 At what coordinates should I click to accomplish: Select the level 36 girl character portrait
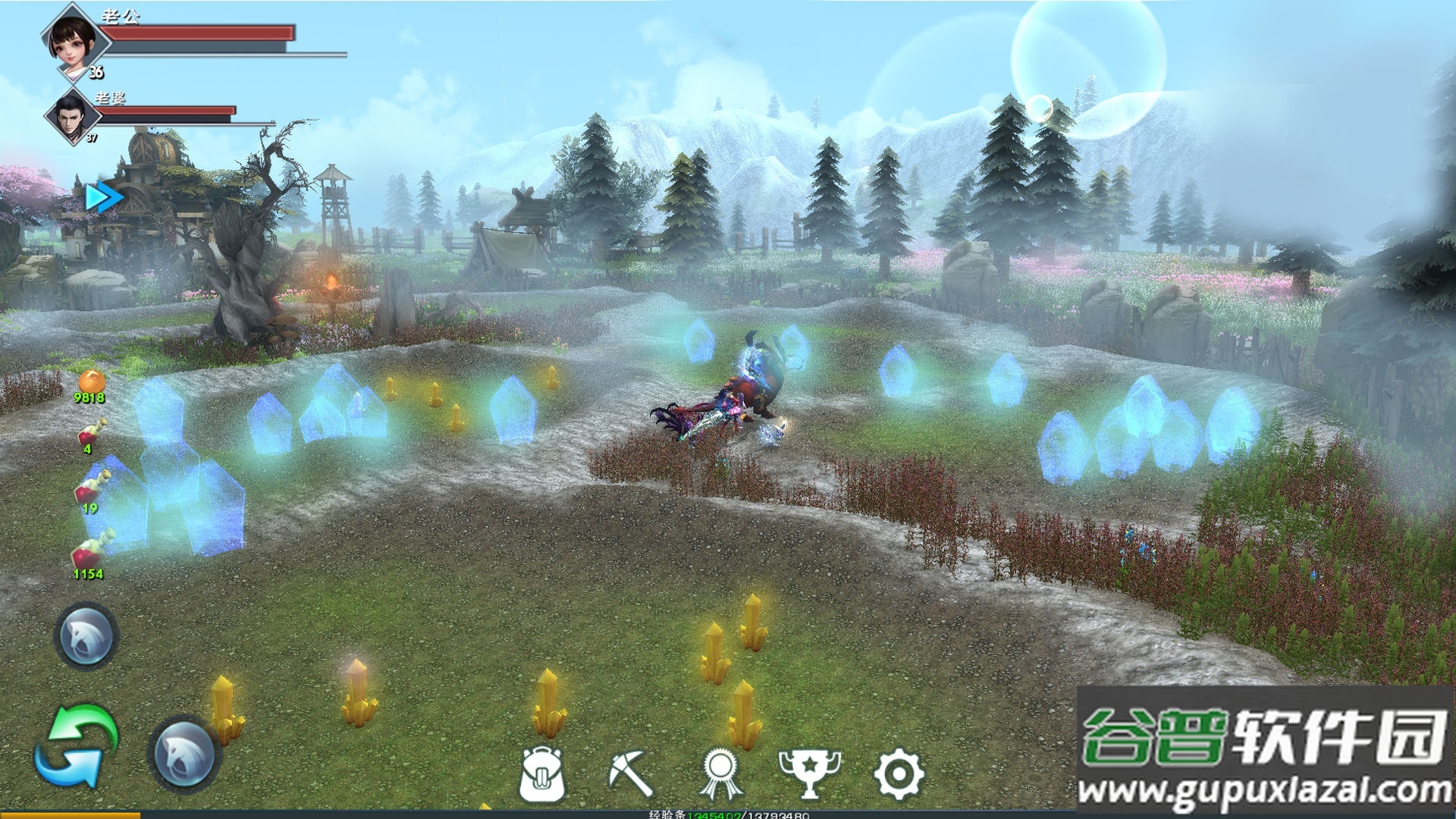pos(74,39)
